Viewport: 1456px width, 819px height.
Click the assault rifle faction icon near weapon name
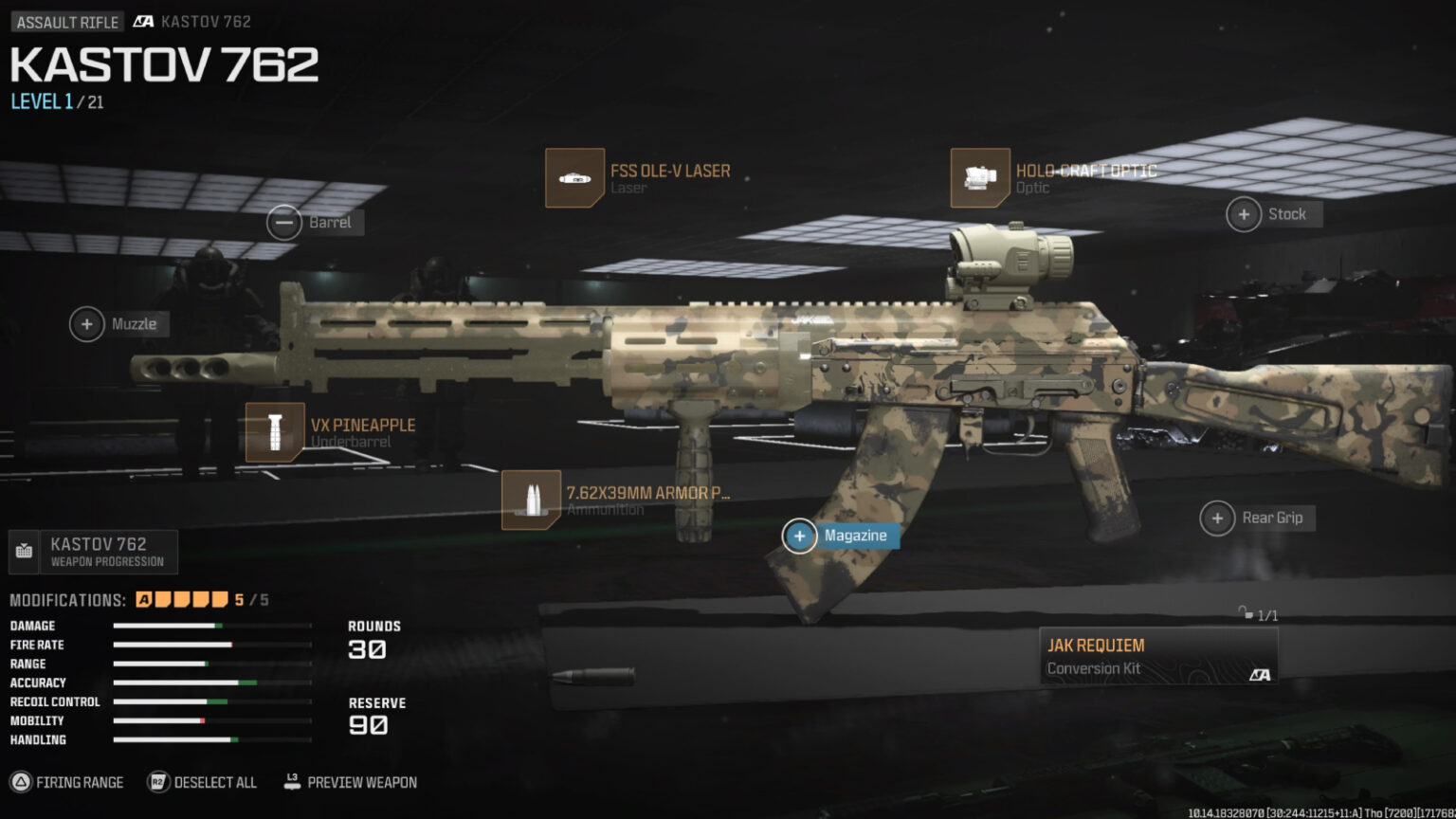click(145, 21)
